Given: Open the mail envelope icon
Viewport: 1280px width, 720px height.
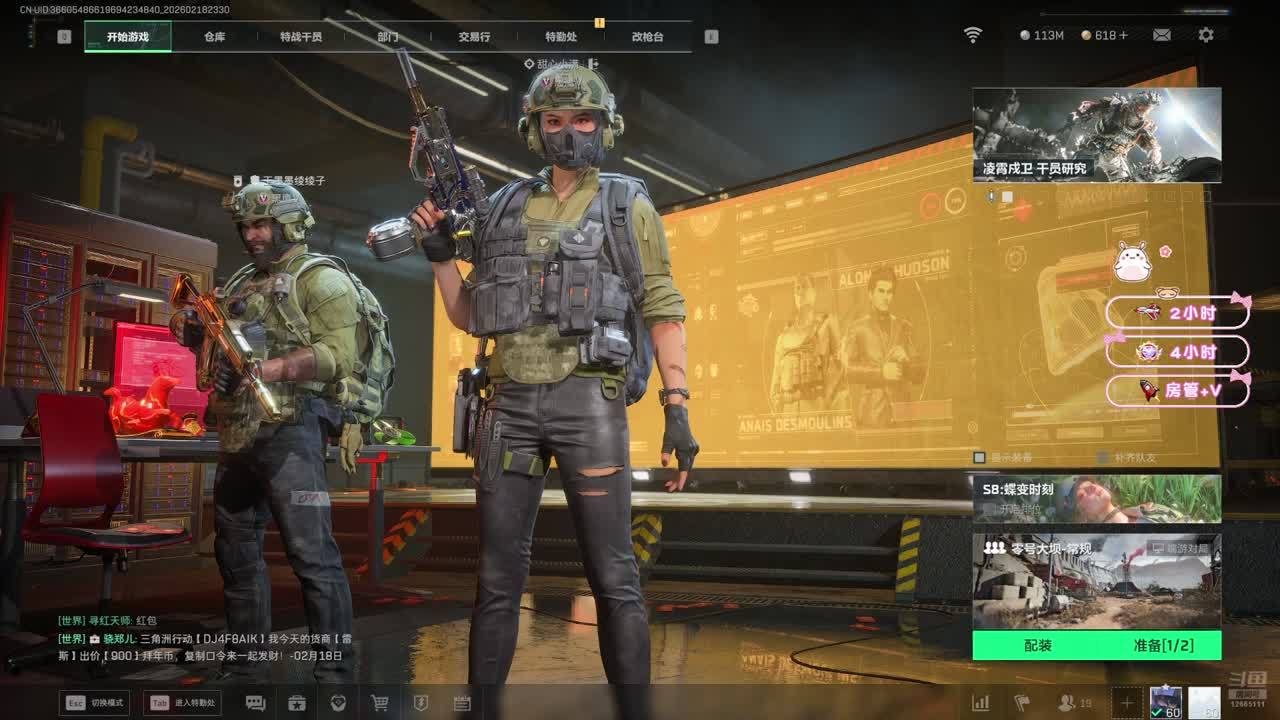Looking at the screenshot, I should (x=1161, y=35).
